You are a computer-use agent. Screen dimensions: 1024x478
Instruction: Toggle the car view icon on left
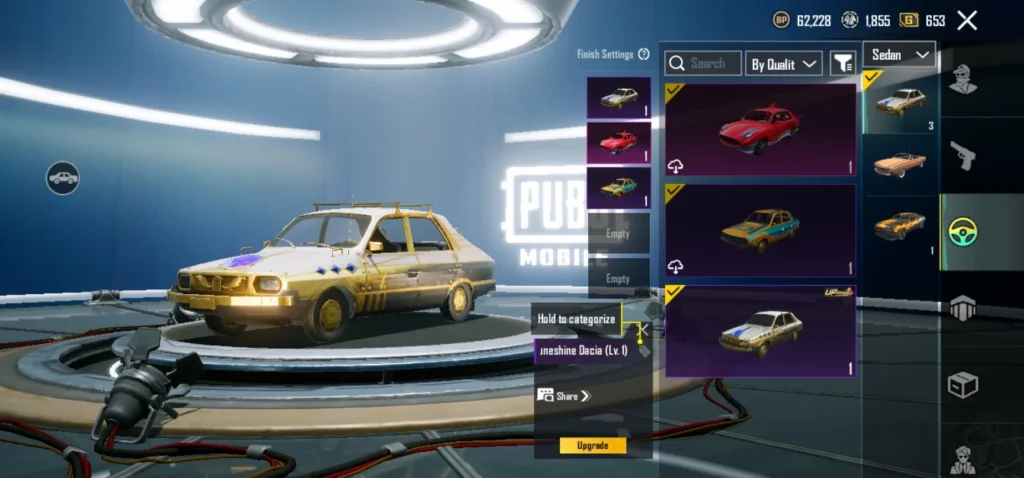[x=63, y=178]
